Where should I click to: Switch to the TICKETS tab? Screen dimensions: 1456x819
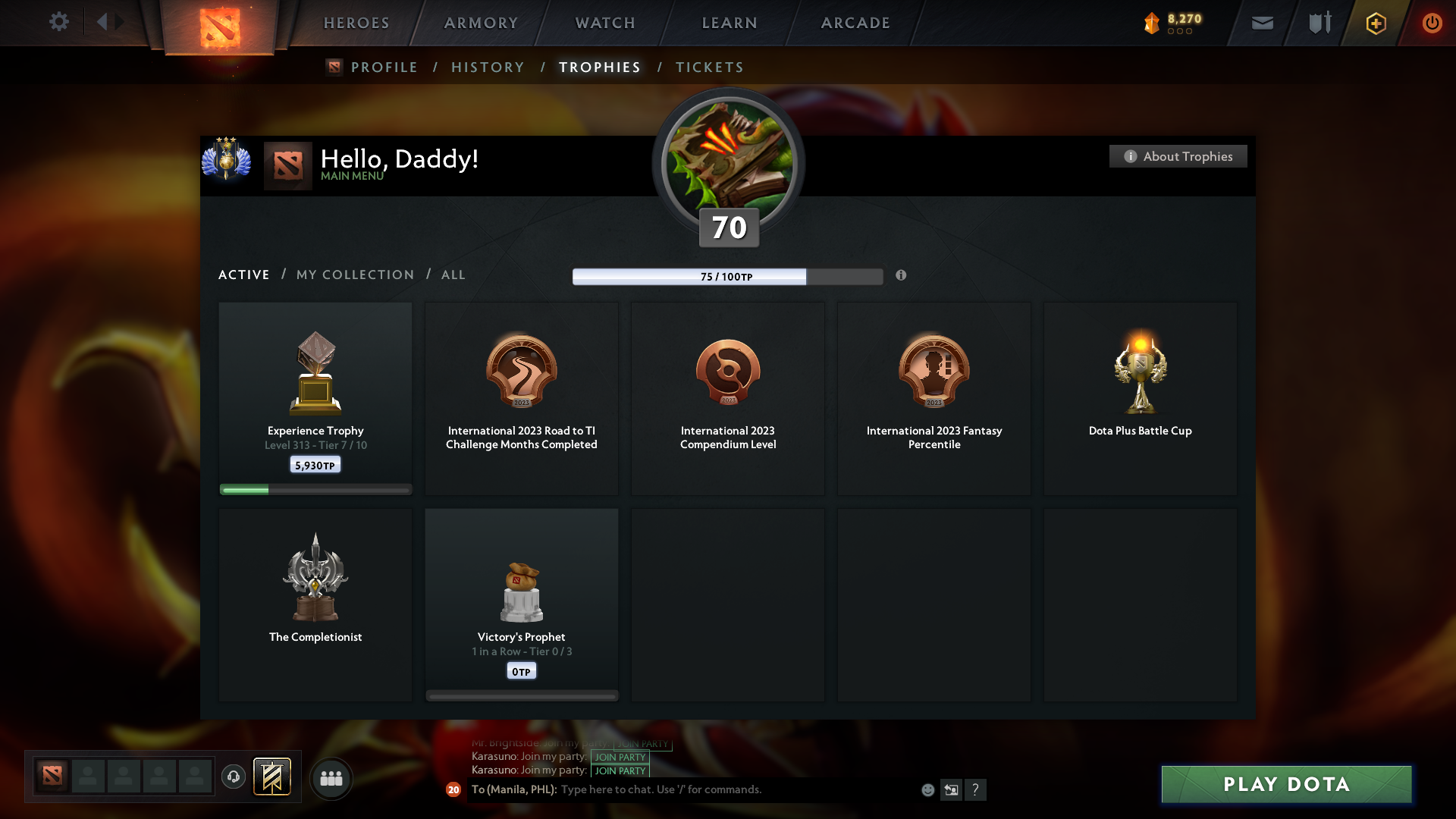tap(708, 67)
